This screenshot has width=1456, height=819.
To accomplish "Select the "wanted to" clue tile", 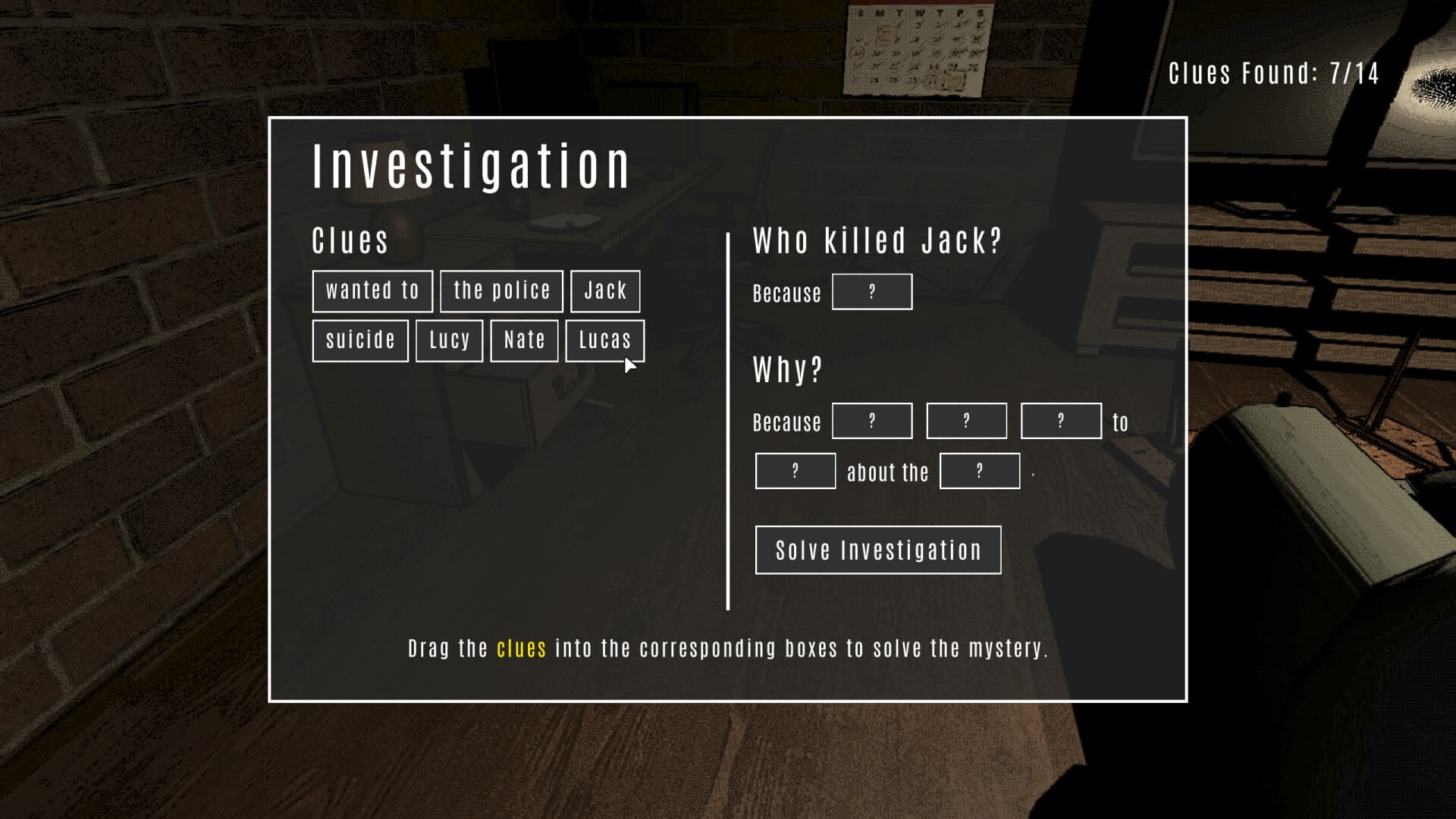I will (x=372, y=290).
